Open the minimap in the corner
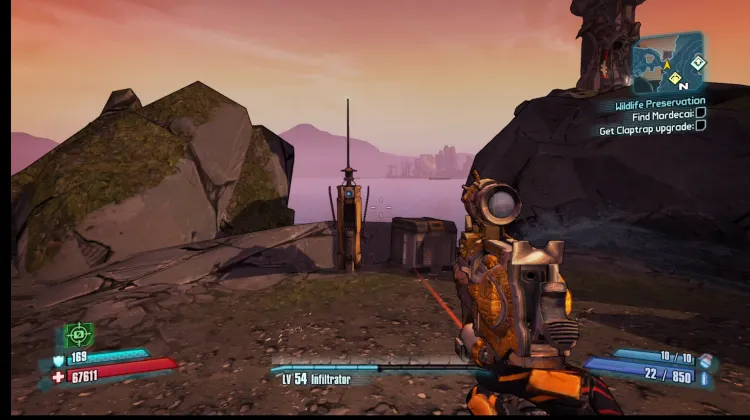This screenshot has width=750, height=420. coord(667,63)
